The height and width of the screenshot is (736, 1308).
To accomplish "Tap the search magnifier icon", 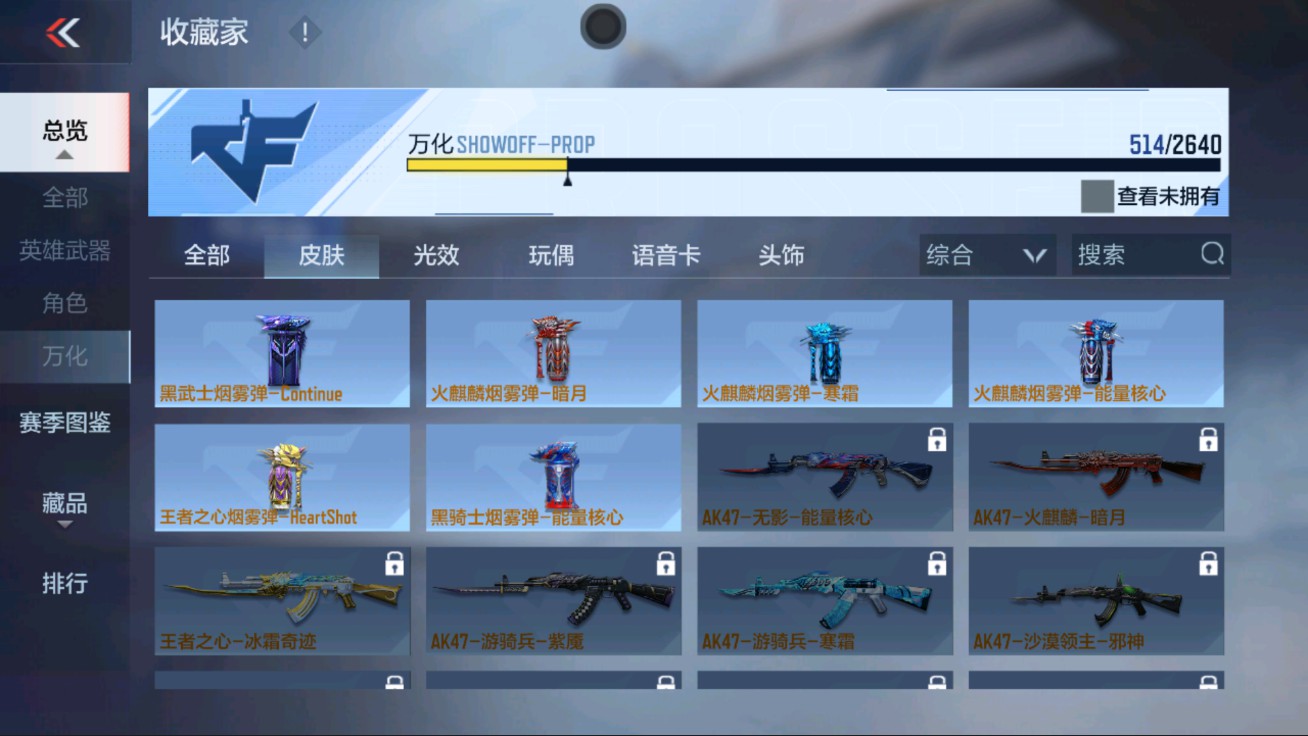I will [1213, 255].
